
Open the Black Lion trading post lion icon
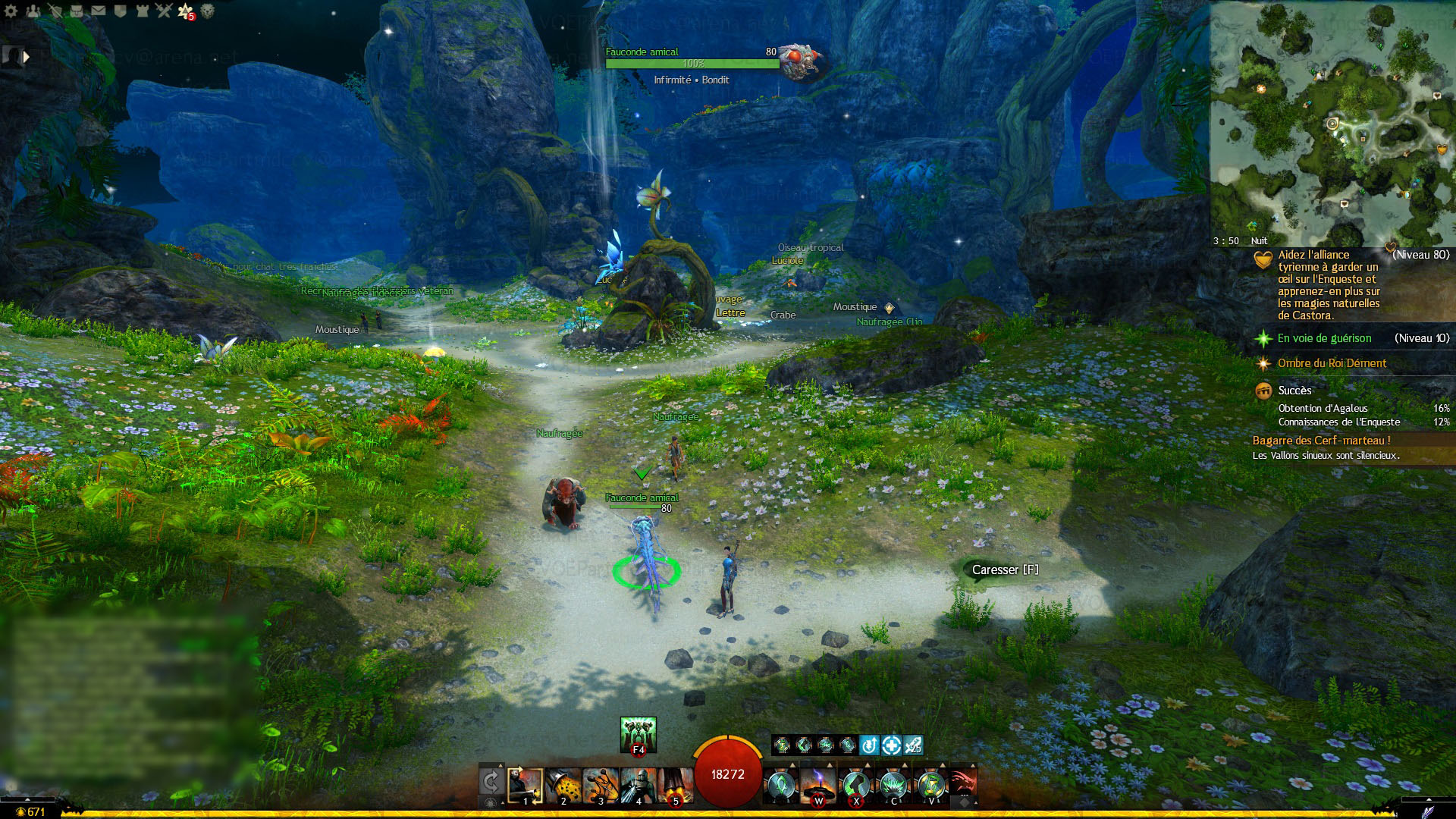[x=207, y=11]
